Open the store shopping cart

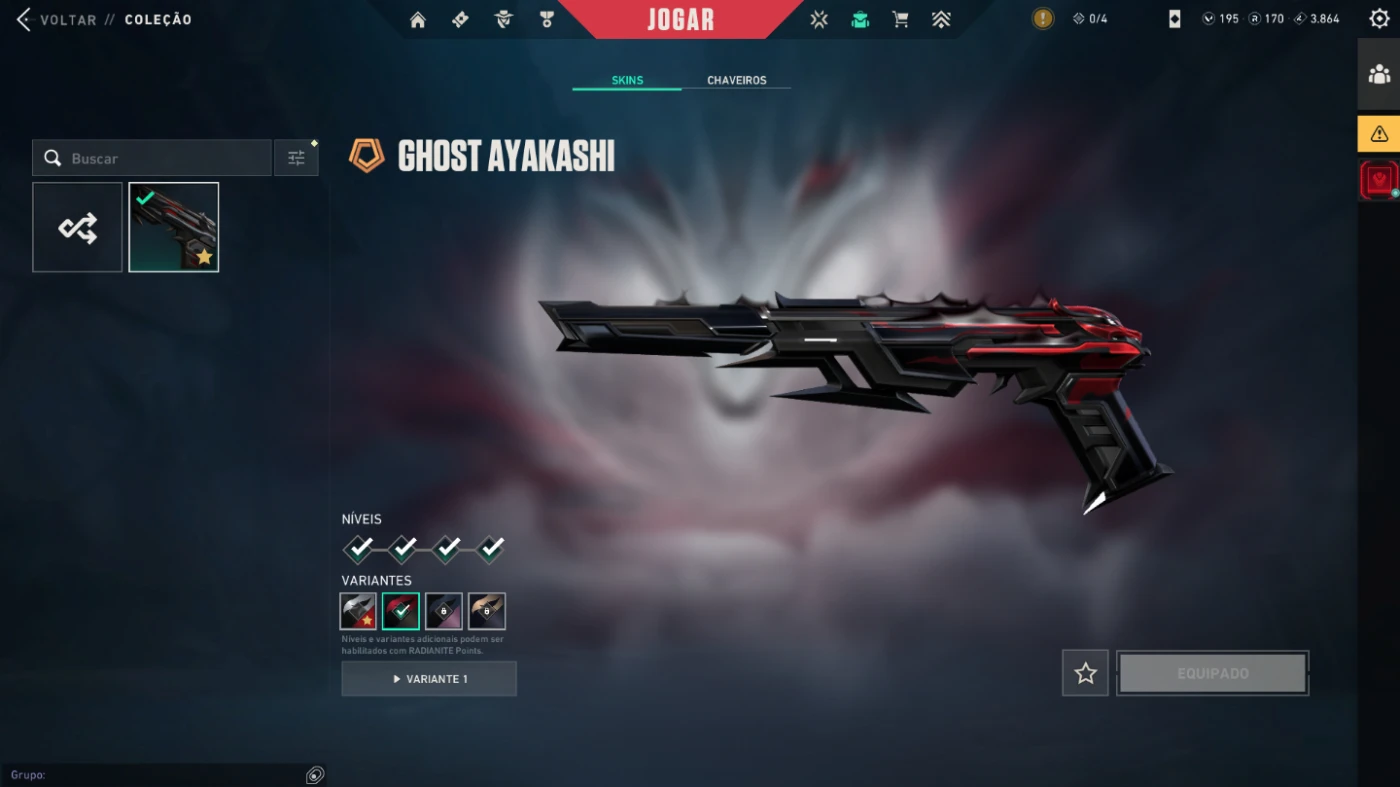(x=900, y=20)
